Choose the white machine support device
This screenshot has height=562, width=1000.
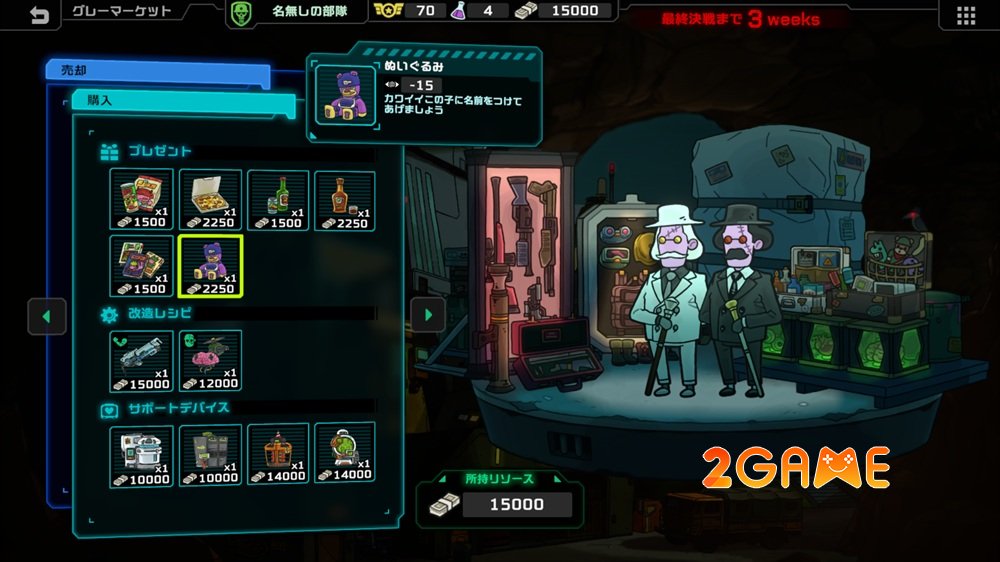[x=141, y=455]
